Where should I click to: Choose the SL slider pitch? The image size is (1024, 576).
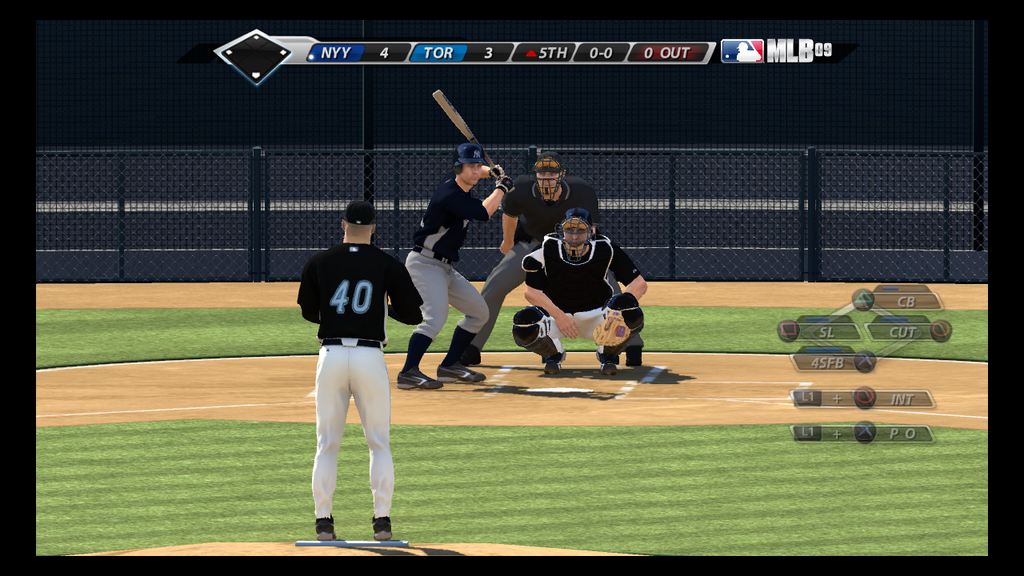(x=825, y=331)
